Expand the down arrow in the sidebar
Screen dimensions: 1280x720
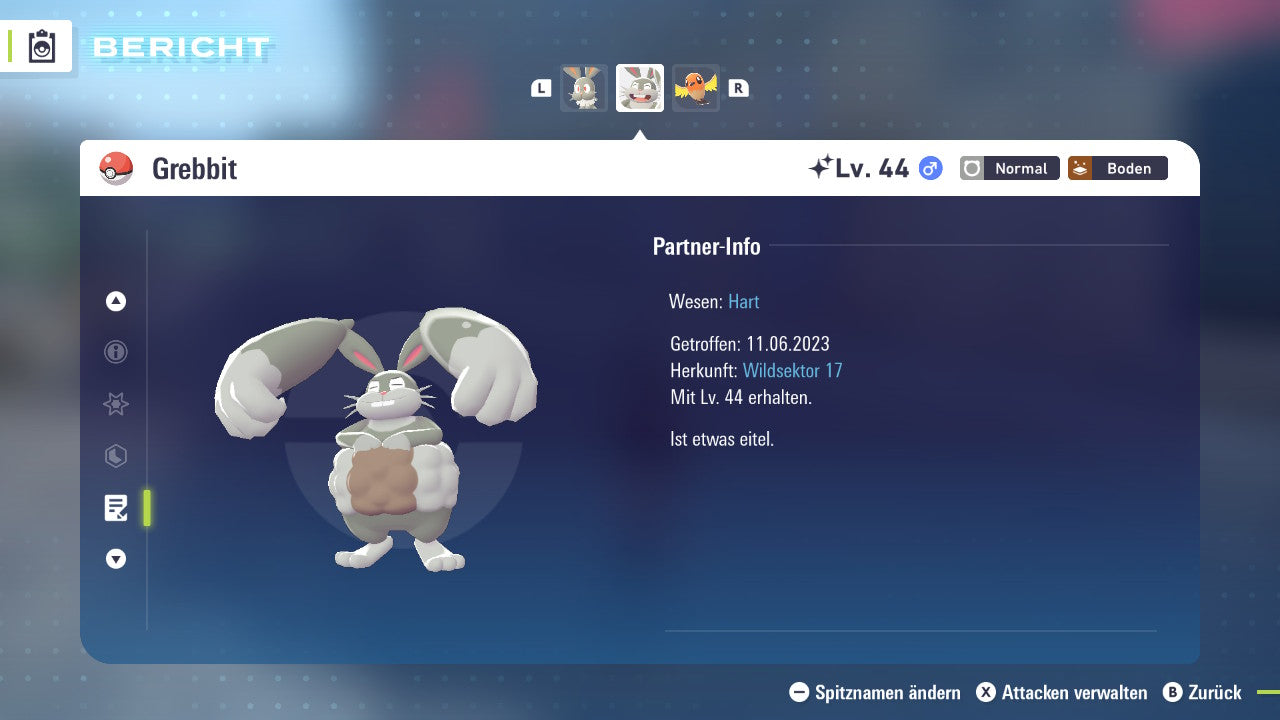tap(115, 559)
